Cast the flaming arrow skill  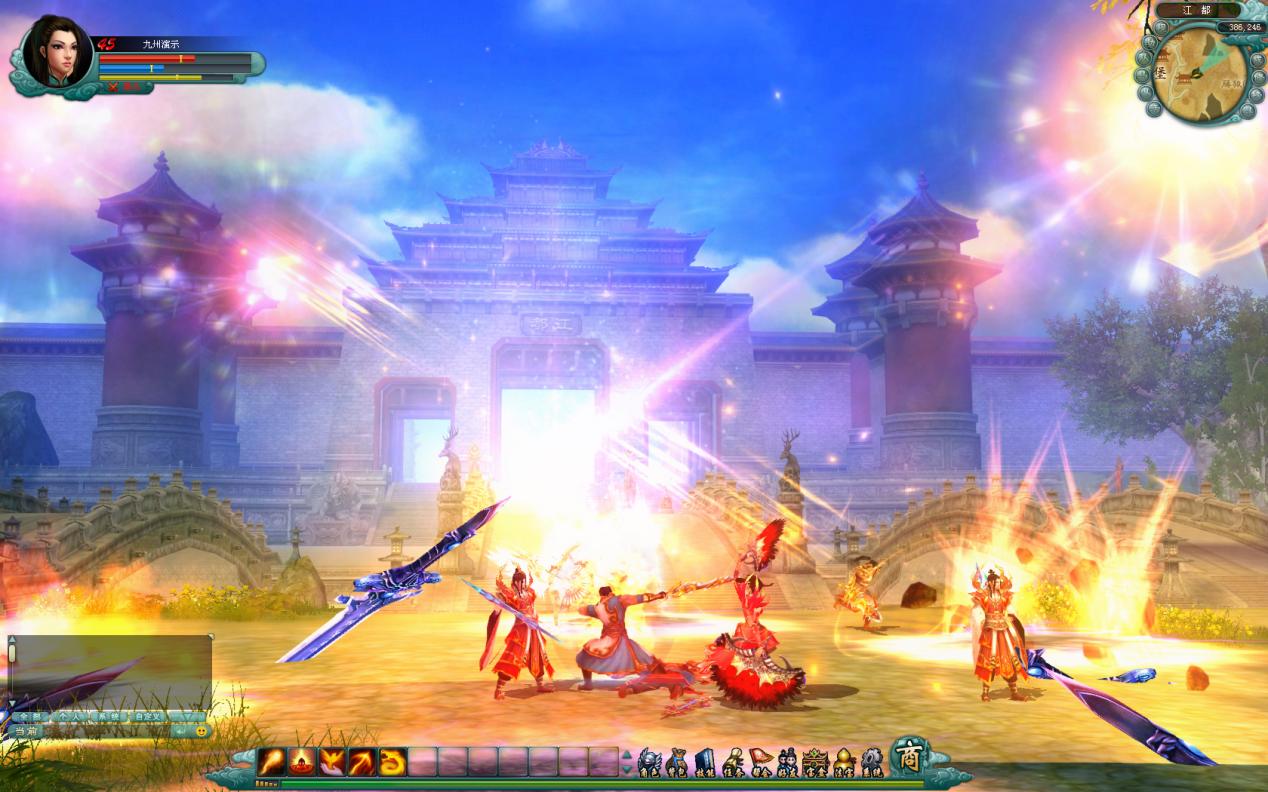(362, 762)
